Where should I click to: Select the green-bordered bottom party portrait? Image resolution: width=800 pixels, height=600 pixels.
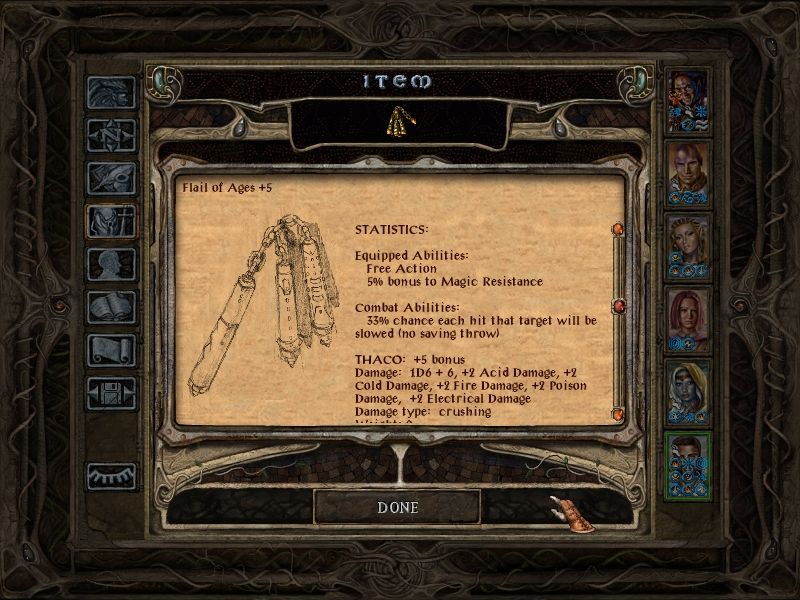click(688, 465)
